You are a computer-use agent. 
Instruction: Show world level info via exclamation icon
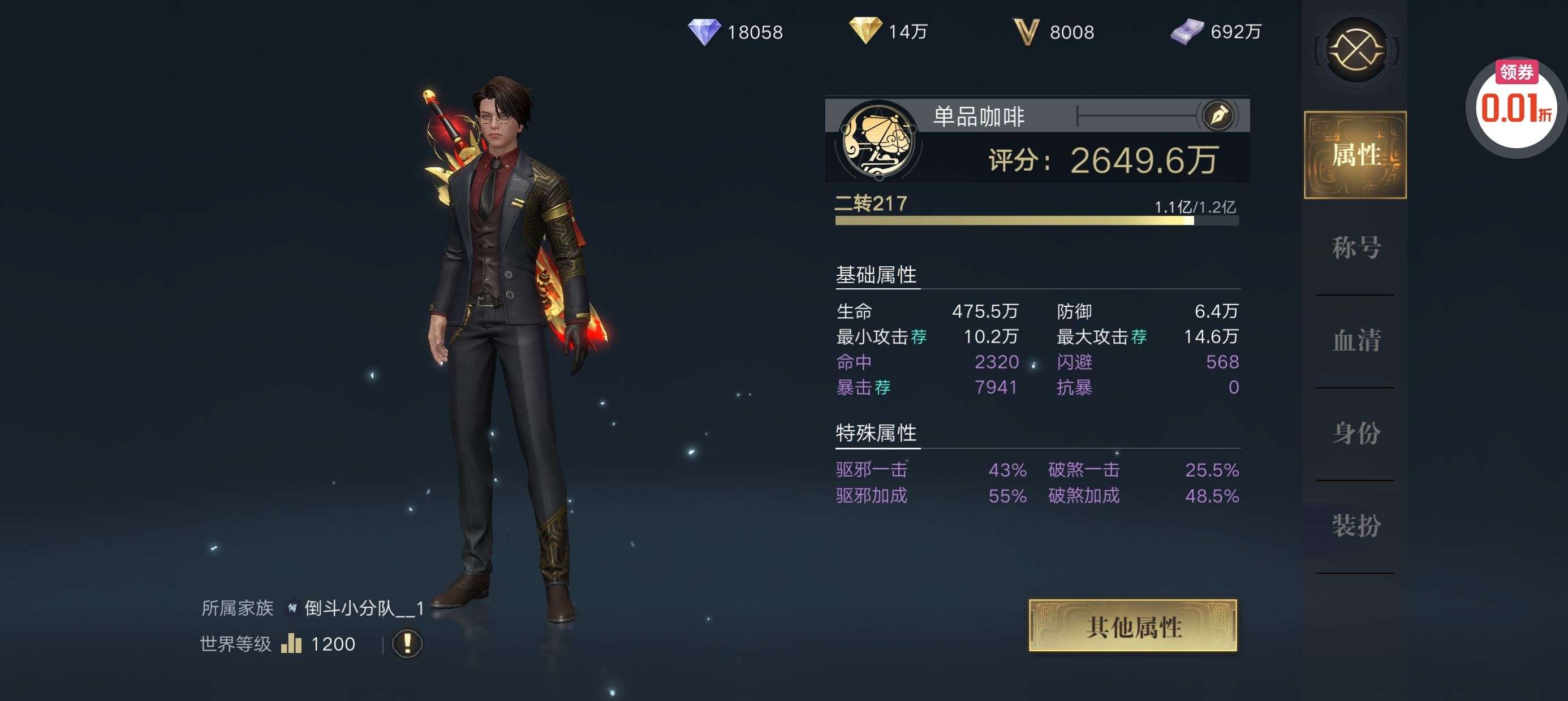[407, 643]
